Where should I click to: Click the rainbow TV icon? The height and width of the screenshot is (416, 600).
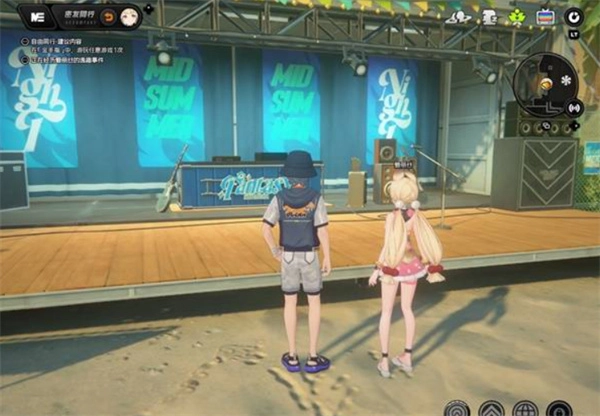545,17
